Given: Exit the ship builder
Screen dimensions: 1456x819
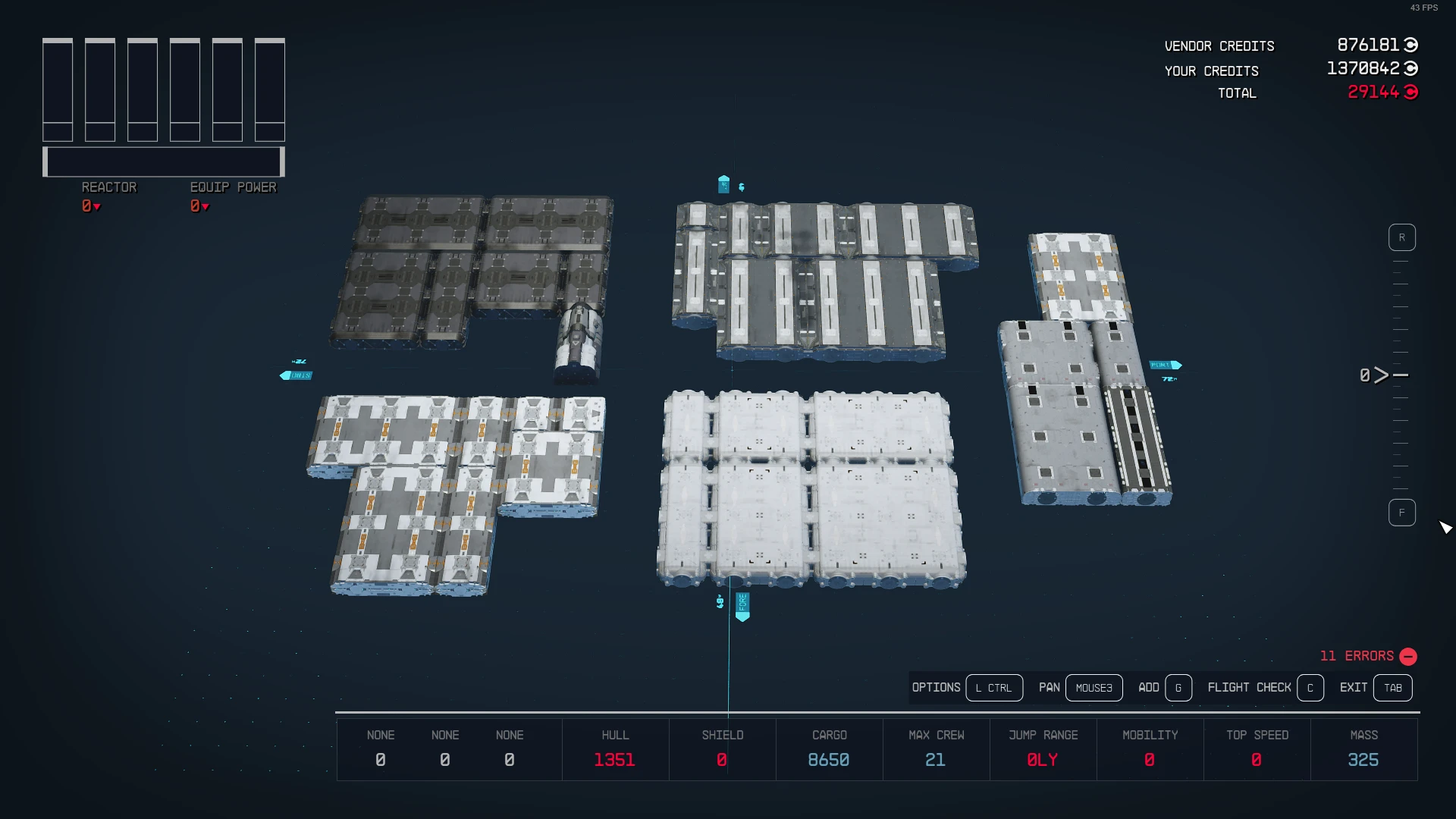Looking at the screenshot, I should pos(1393,688).
